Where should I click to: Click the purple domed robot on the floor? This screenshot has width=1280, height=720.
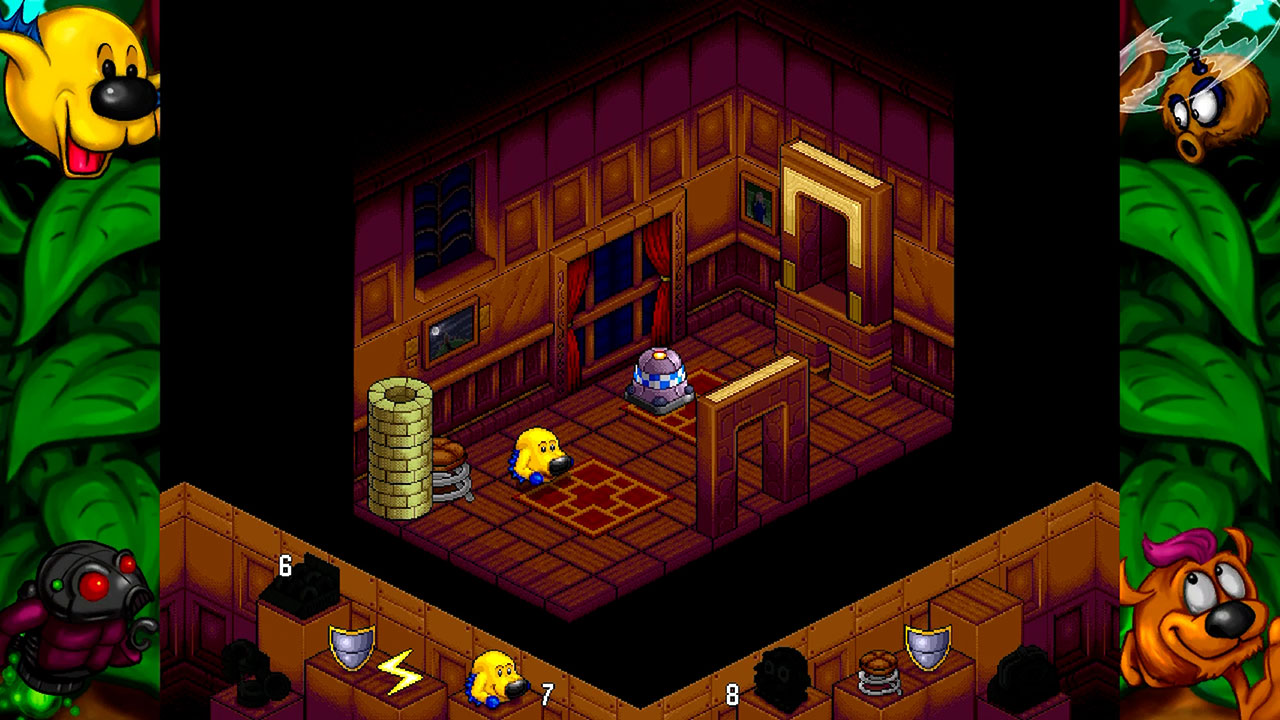(x=661, y=380)
